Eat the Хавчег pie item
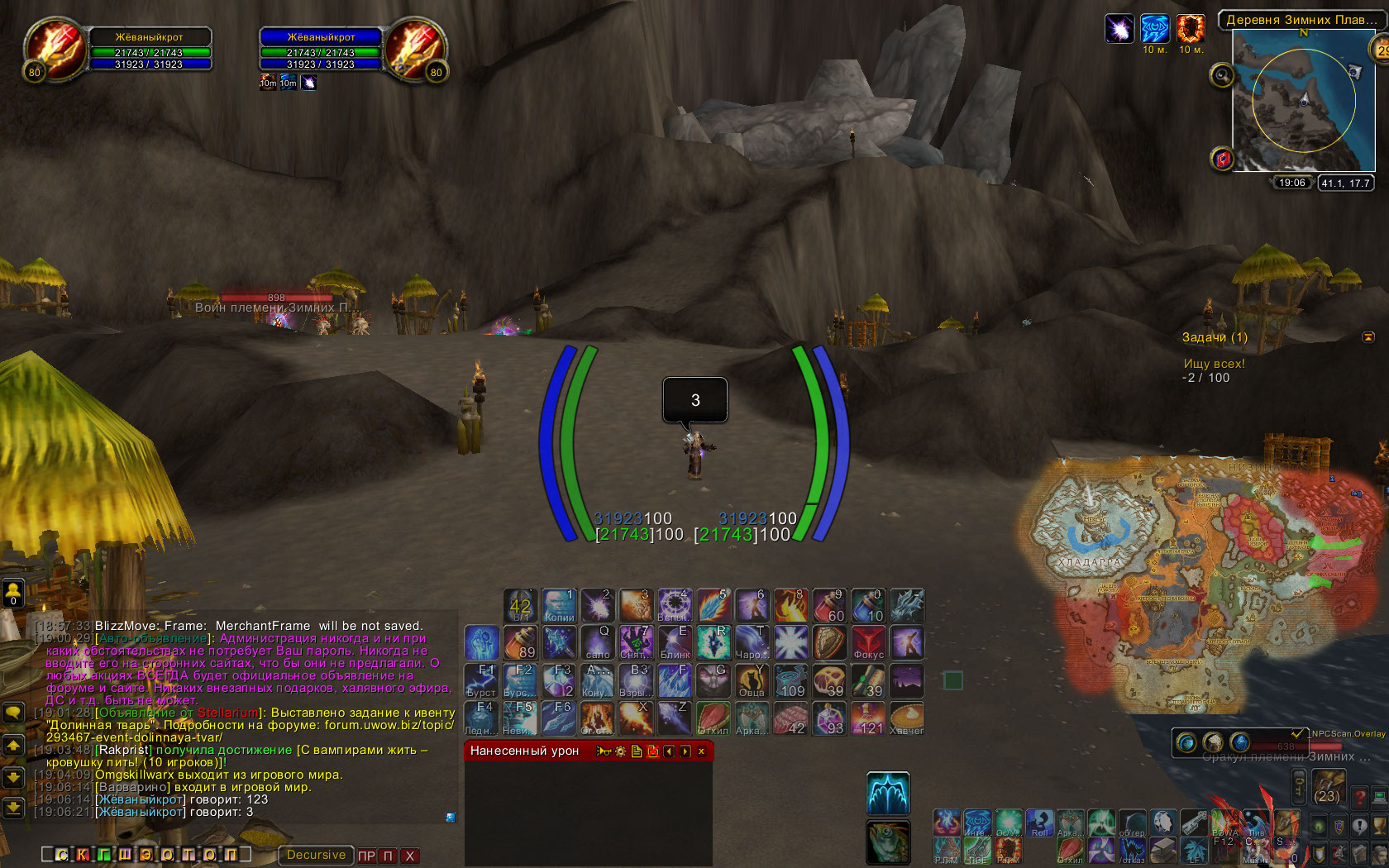Screen dimensions: 1389x868 click(x=907, y=718)
